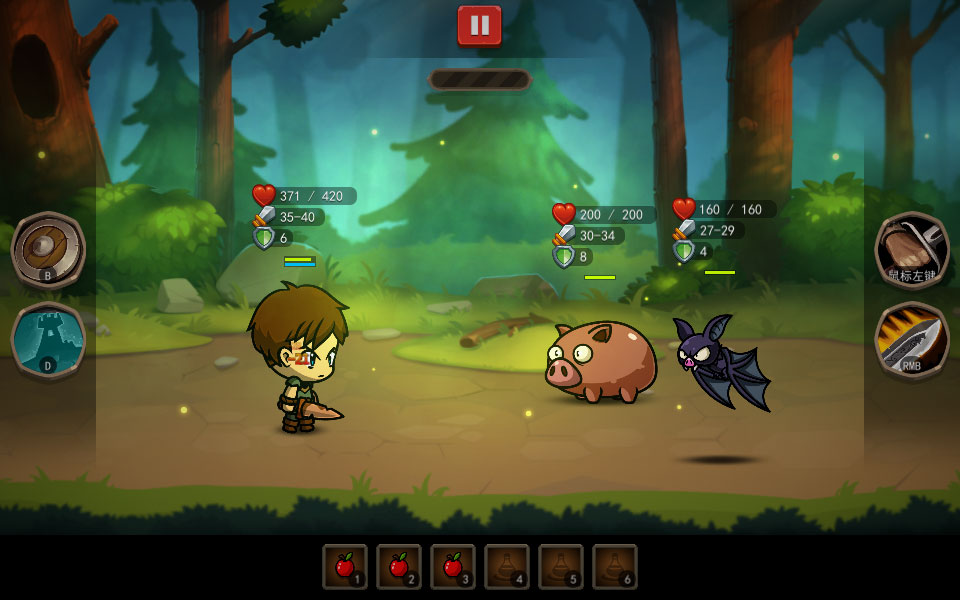Click the empty potion slot 6
The width and height of the screenshot is (960, 600).
[615, 567]
